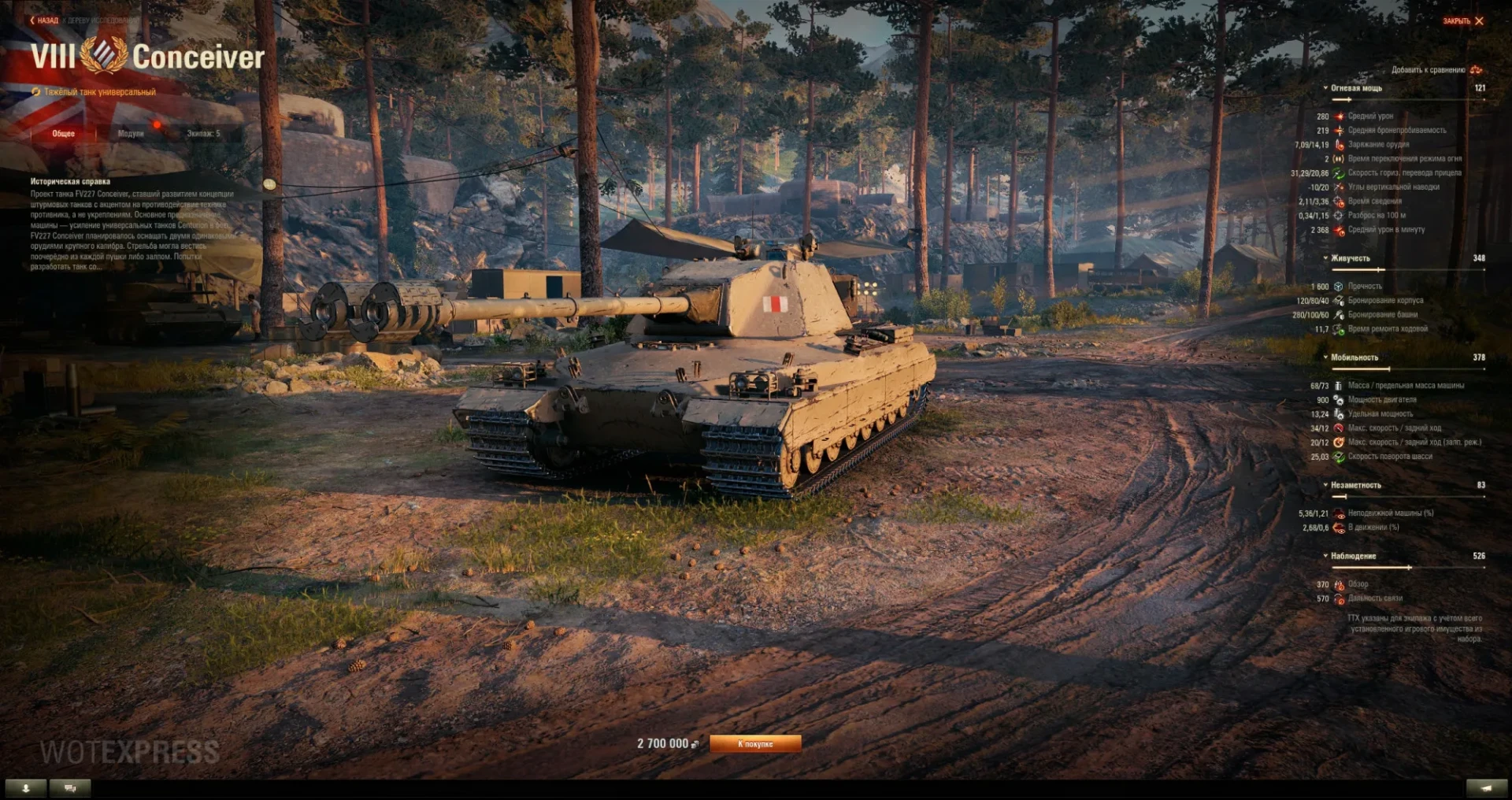Click the orange К покупке purchase button

click(x=755, y=744)
